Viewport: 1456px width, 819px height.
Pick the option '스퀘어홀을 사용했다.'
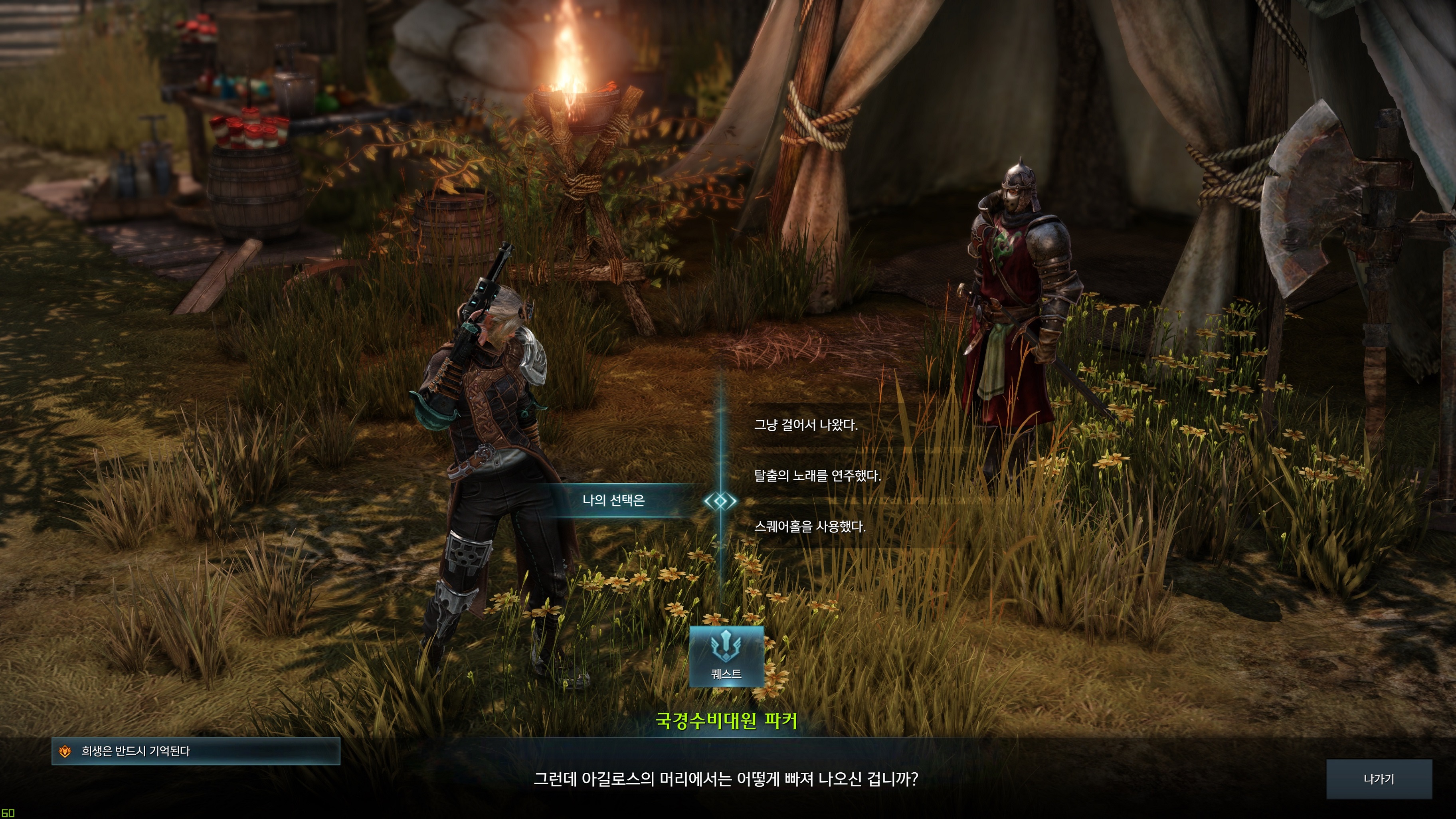[x=809, y=527]
